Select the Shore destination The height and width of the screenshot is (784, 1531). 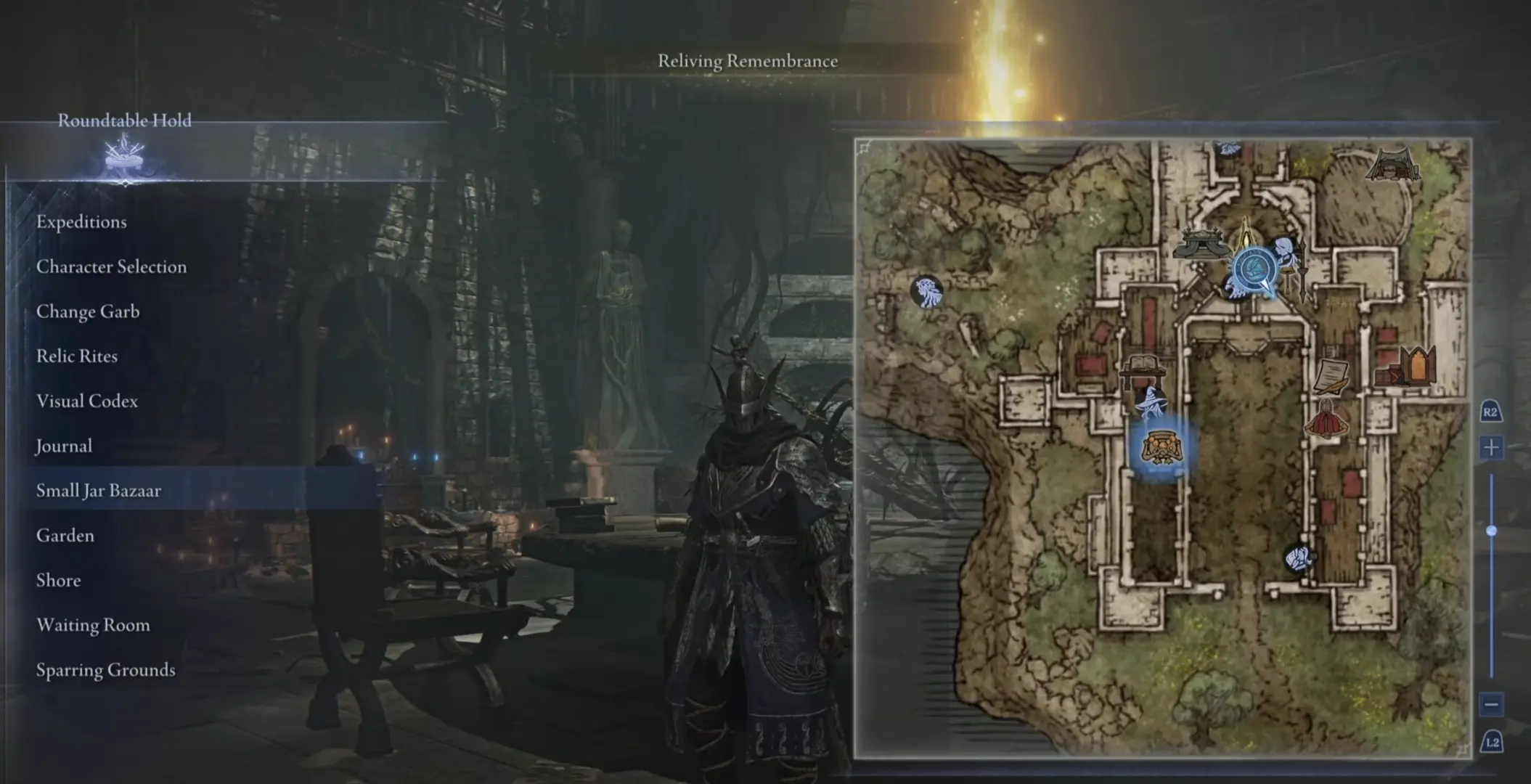pos(59,581)
